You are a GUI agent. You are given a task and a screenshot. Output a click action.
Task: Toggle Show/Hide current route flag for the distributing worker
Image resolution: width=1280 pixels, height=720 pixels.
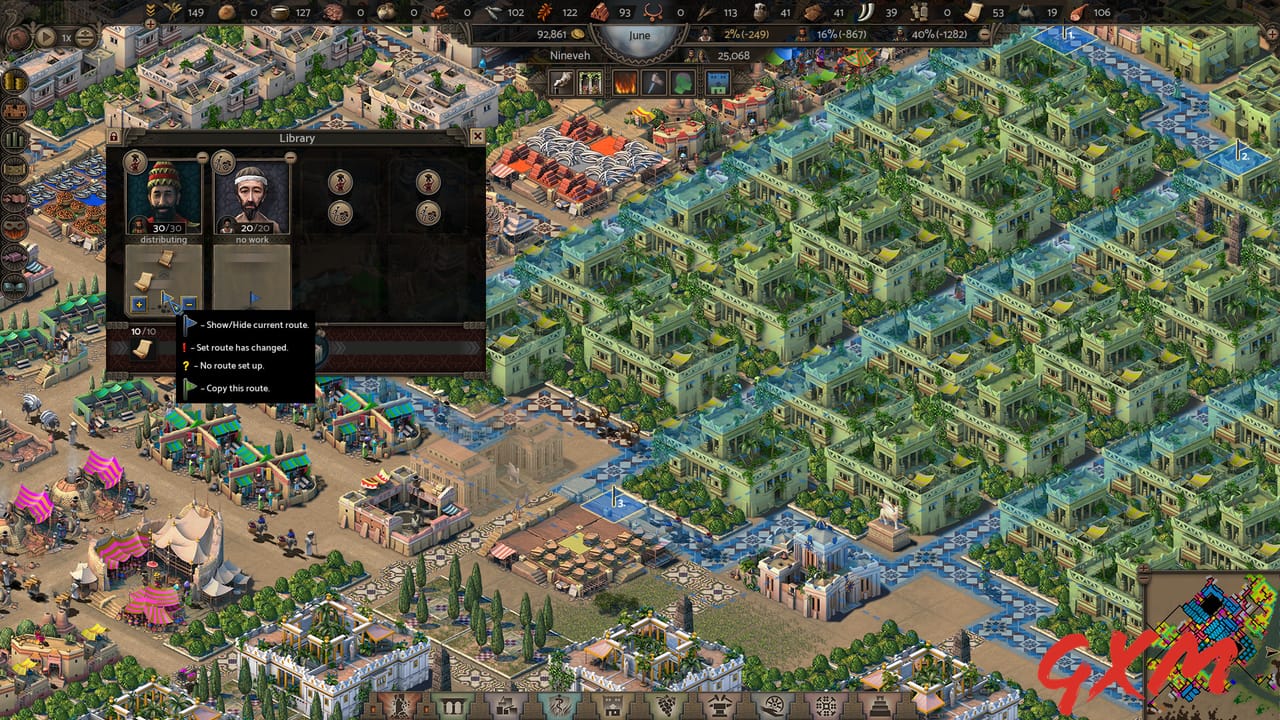tap(167, 297)
